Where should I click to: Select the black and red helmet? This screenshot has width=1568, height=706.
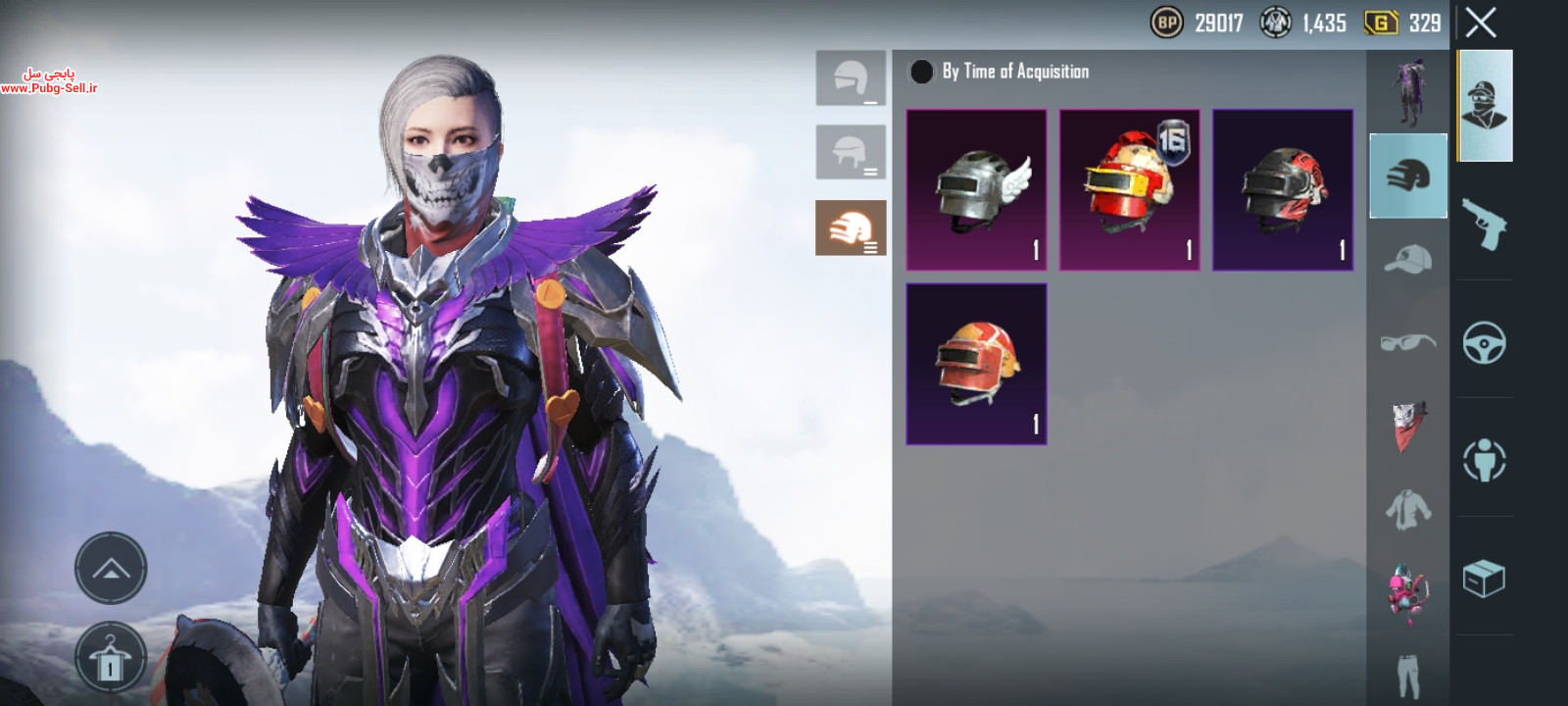1283,190
